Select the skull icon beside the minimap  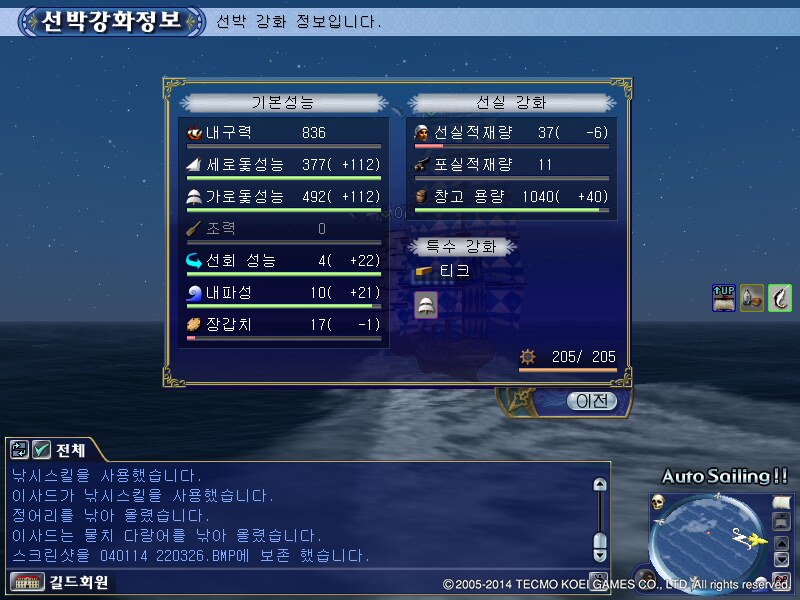pyautogui.click(x=660, y=501)
